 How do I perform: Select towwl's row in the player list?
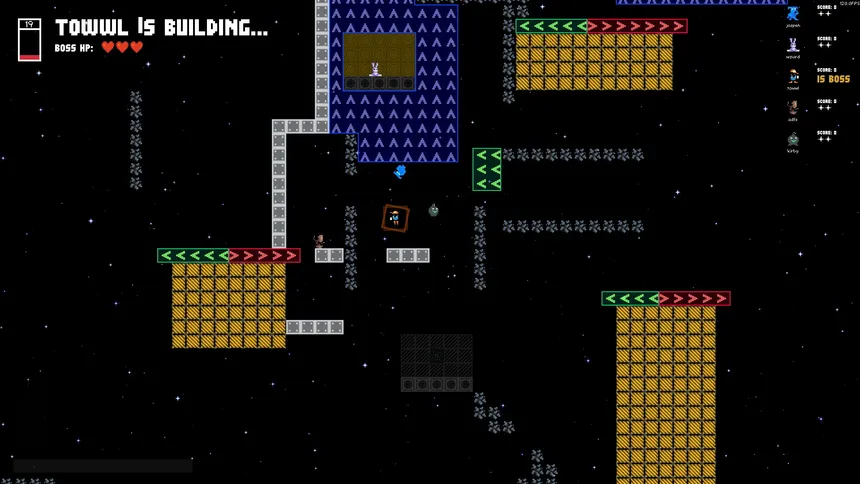[x=815, y=76]
